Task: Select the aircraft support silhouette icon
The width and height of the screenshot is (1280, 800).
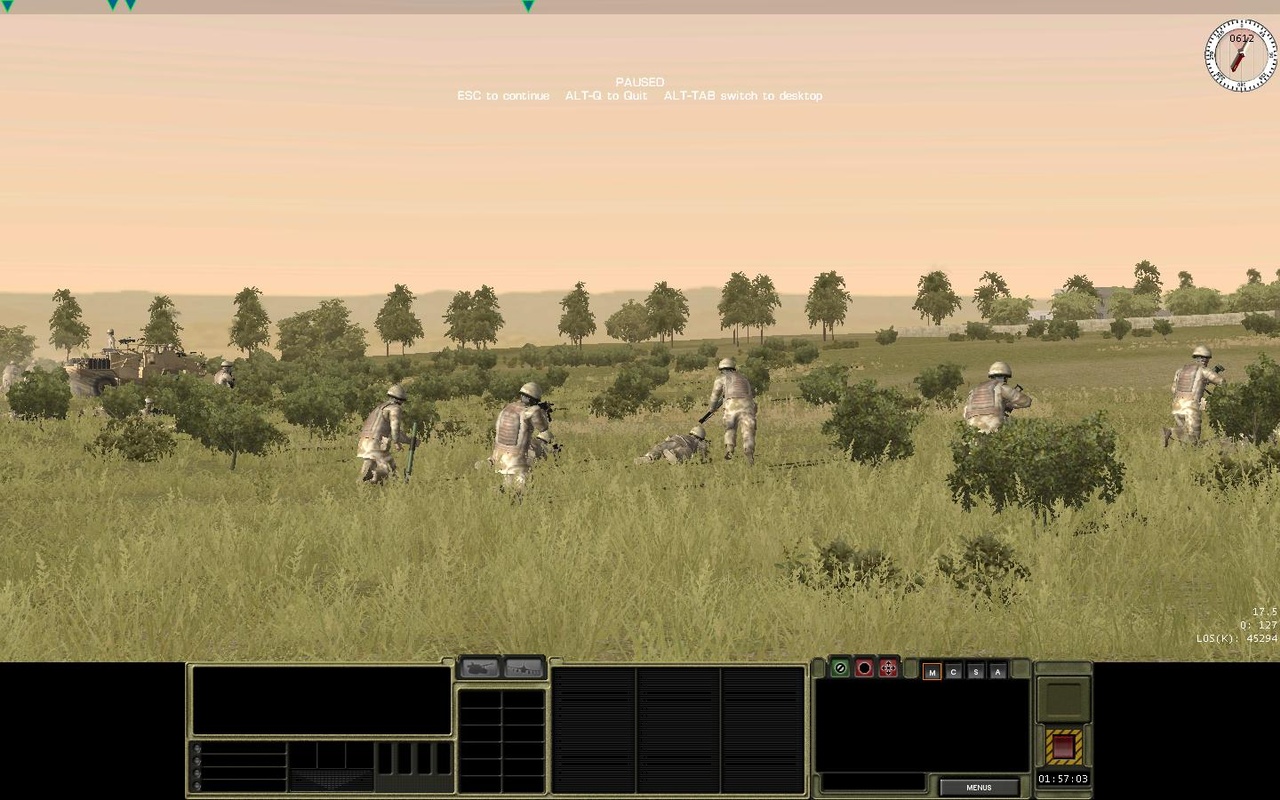Action: 522,668
